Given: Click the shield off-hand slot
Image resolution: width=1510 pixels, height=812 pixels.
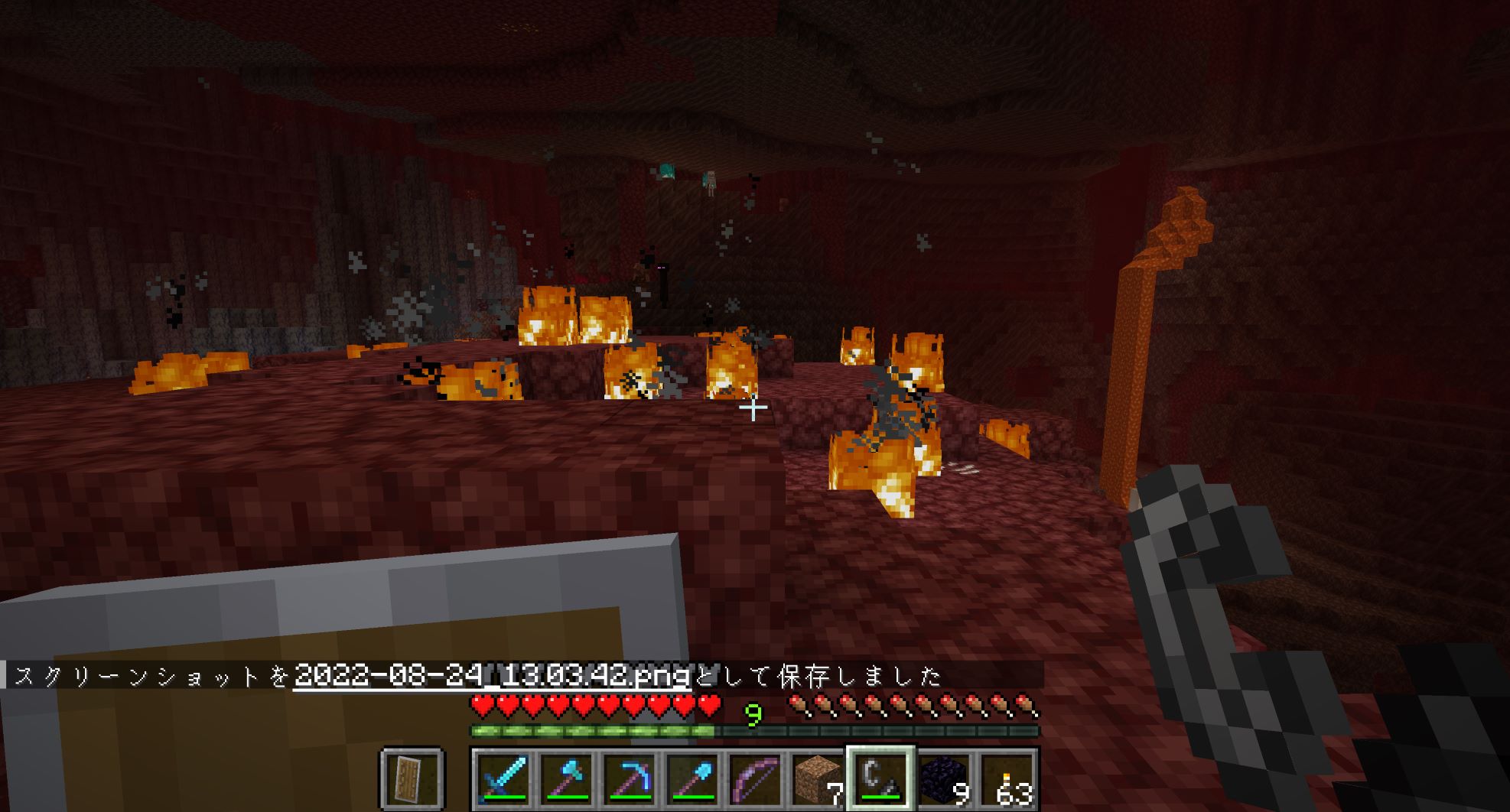Looking at the screenshot, I should [x=412, y=779].
